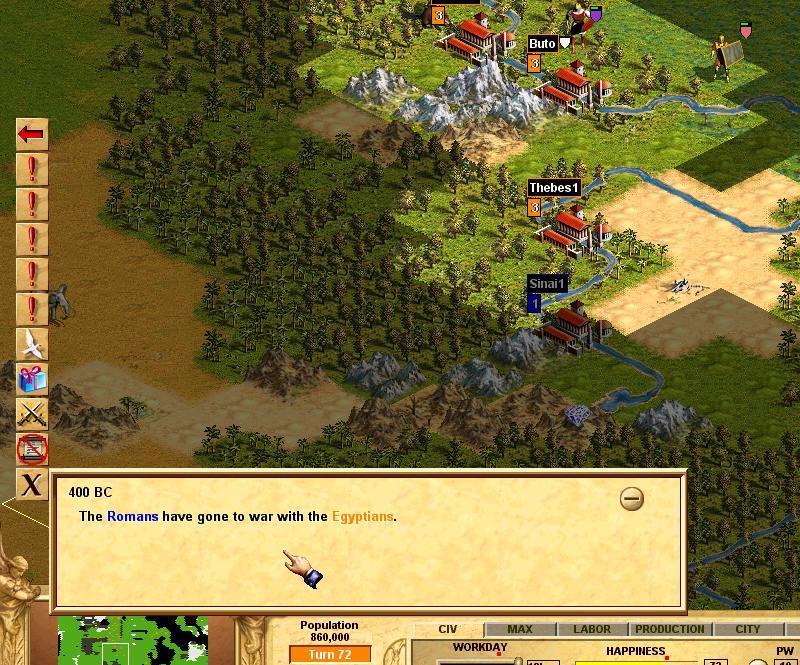Open the white dove peace message
The height and width of the screenshot is (665, 800).
tap(32, 344)
